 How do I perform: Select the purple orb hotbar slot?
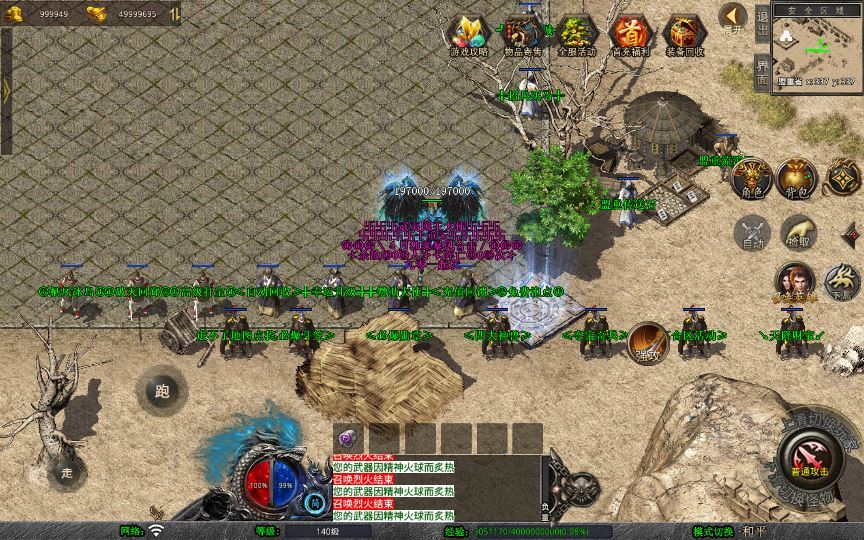click(x=347, y=438)
